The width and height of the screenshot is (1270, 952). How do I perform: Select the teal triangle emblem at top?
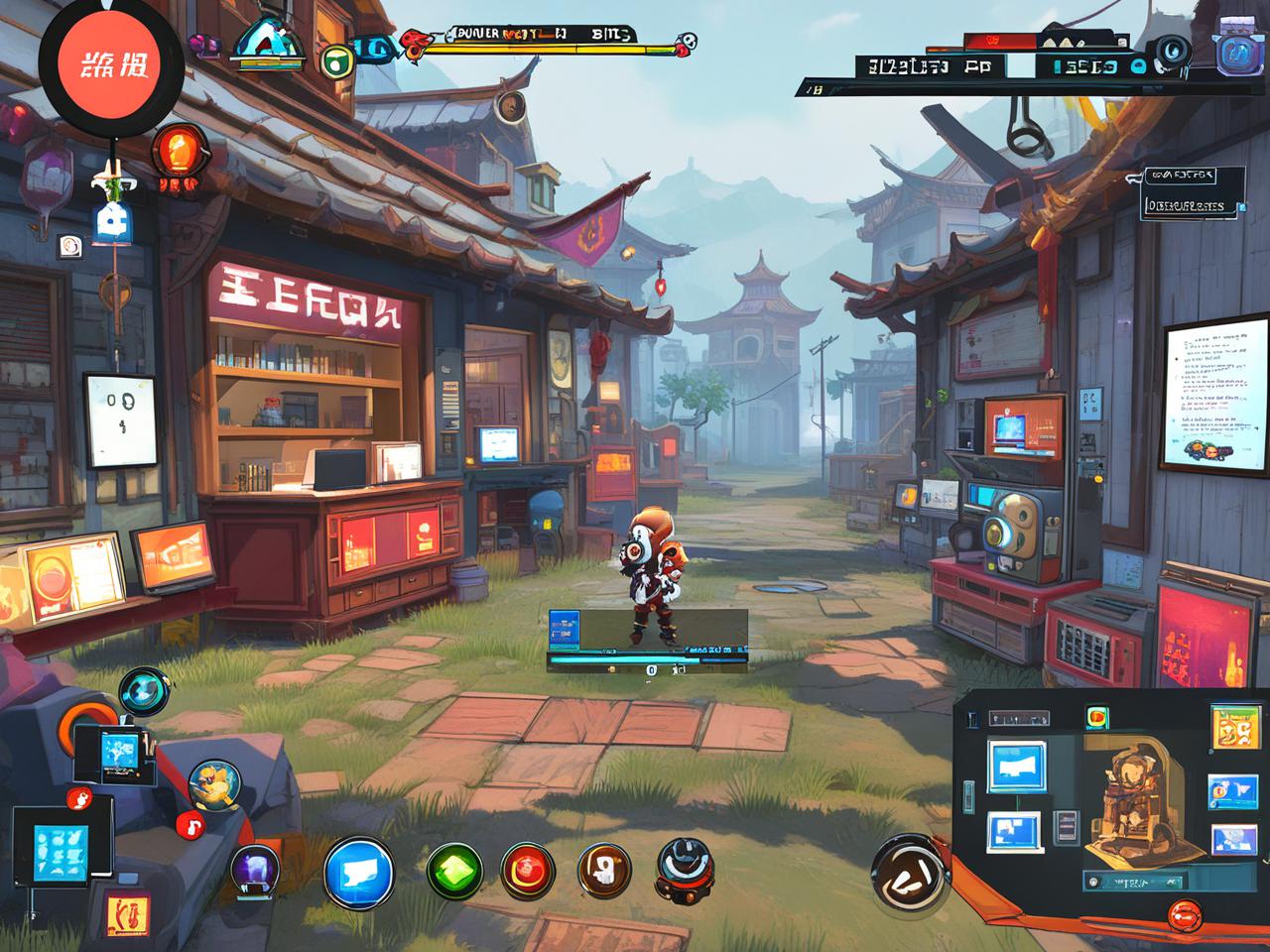(268, 43)
